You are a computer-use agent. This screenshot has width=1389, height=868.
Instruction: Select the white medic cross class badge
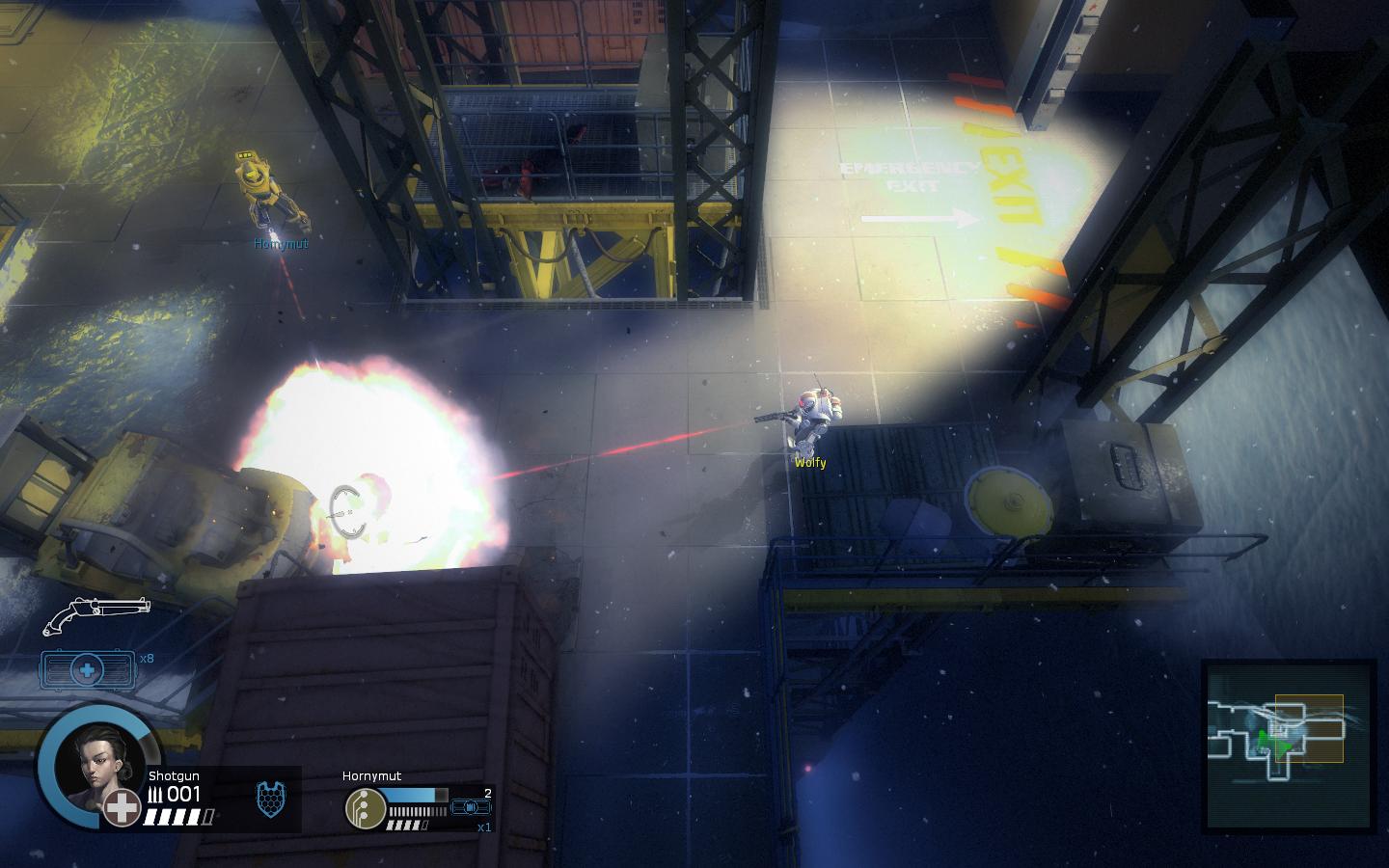tap(123, 808)
